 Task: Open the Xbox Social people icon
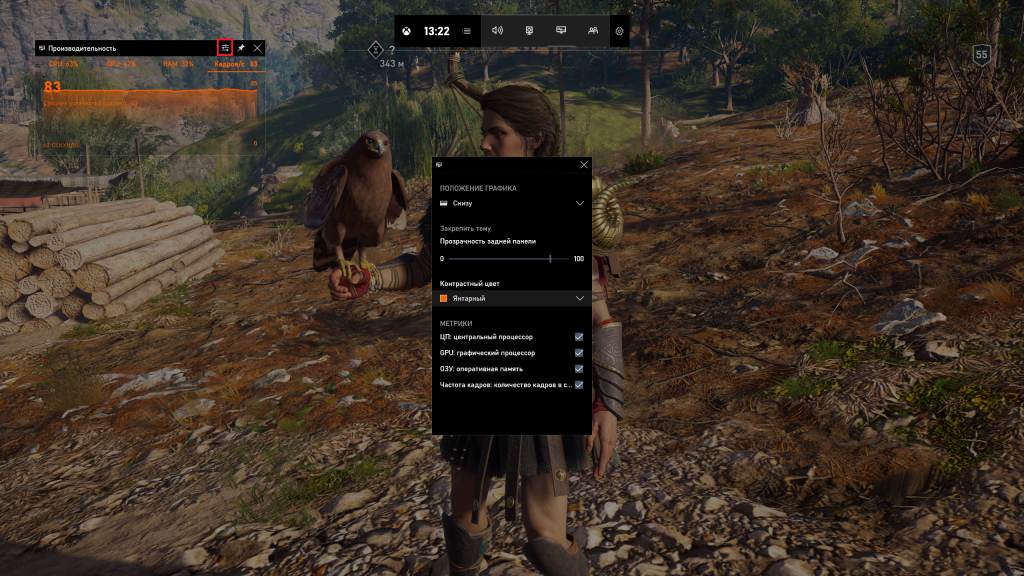click(x=593, y=30)
